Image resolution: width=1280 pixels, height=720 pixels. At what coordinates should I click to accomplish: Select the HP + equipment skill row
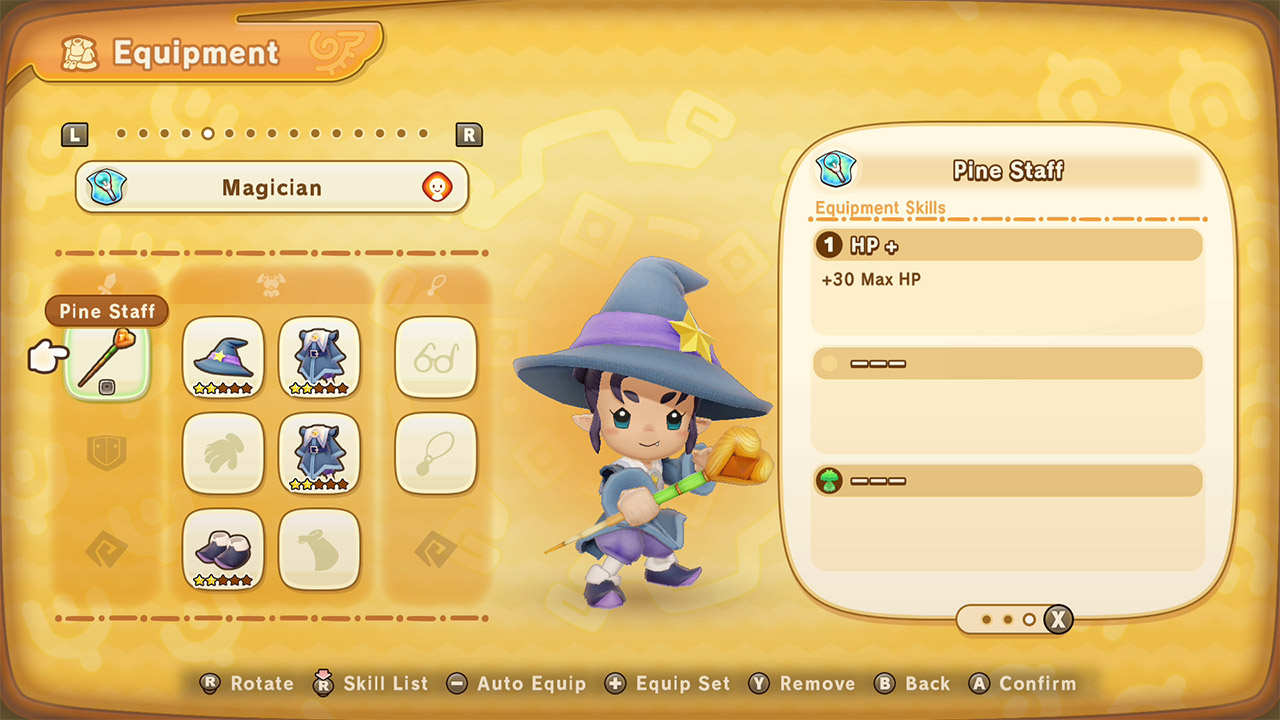1007,245
